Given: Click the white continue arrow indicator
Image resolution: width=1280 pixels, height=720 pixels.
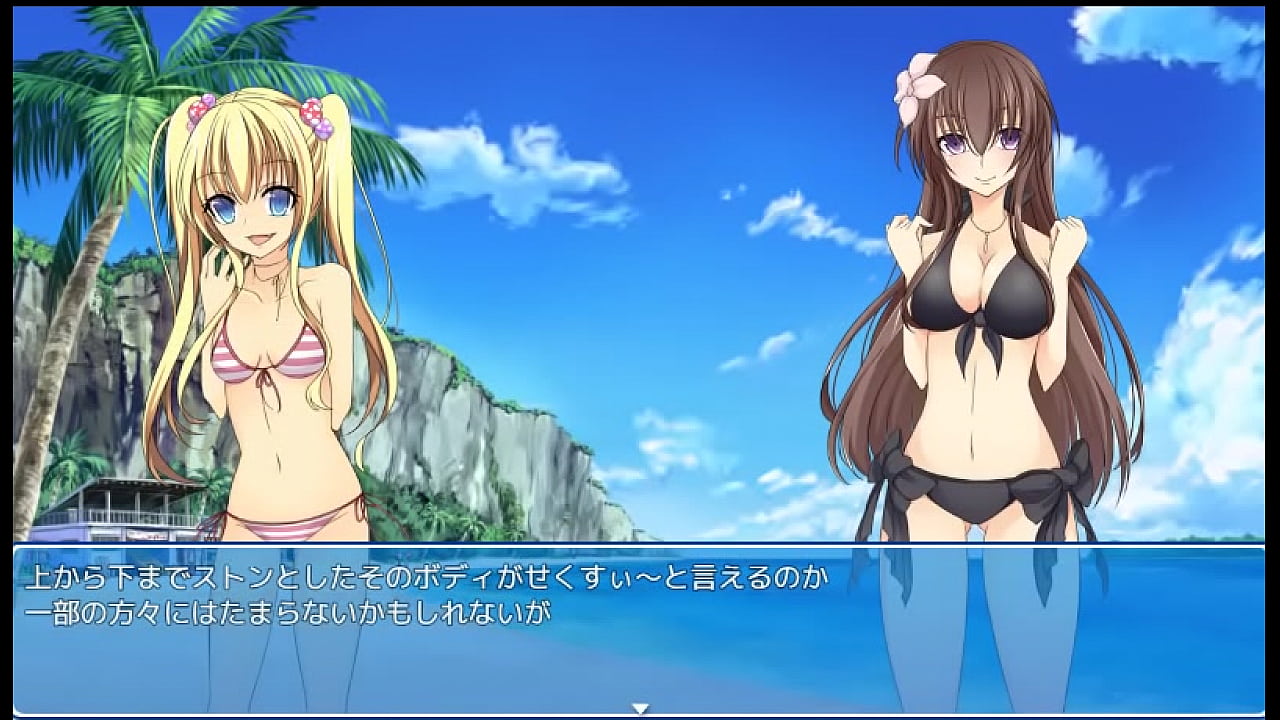Looking at the screenshot, I should click(641, 708).
